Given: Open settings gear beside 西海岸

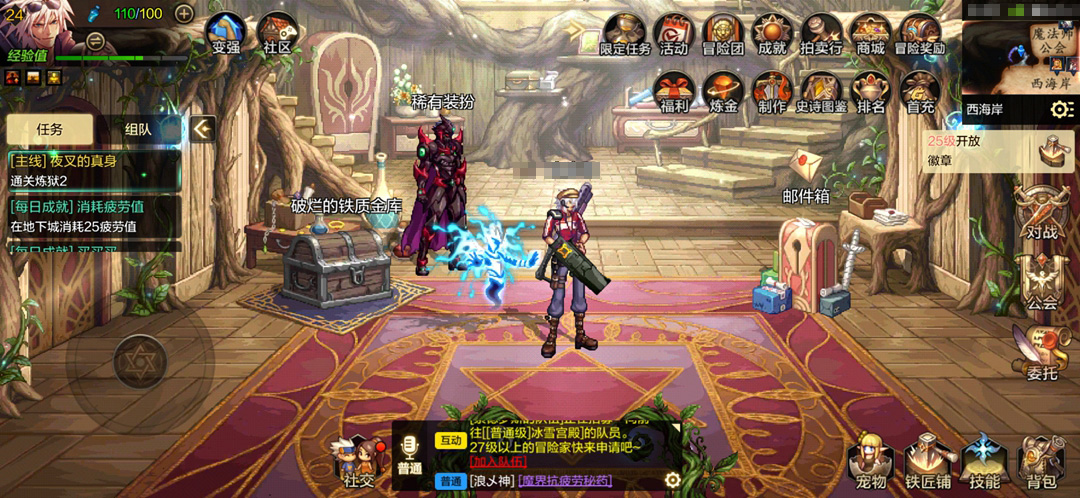Looking at the screenshot, I should 1061,109.
